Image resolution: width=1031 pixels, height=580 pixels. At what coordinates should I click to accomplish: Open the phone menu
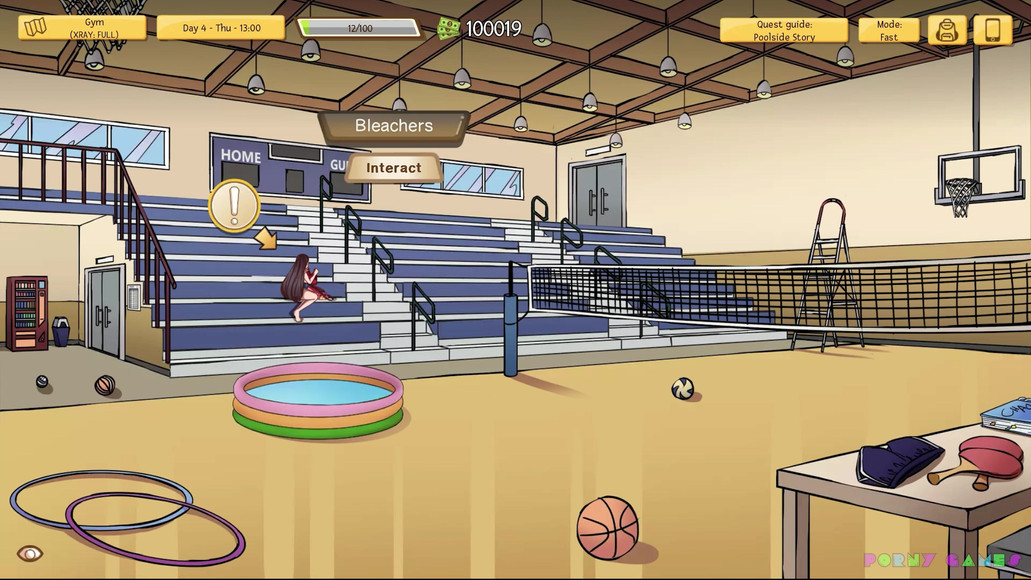[992, 30]
